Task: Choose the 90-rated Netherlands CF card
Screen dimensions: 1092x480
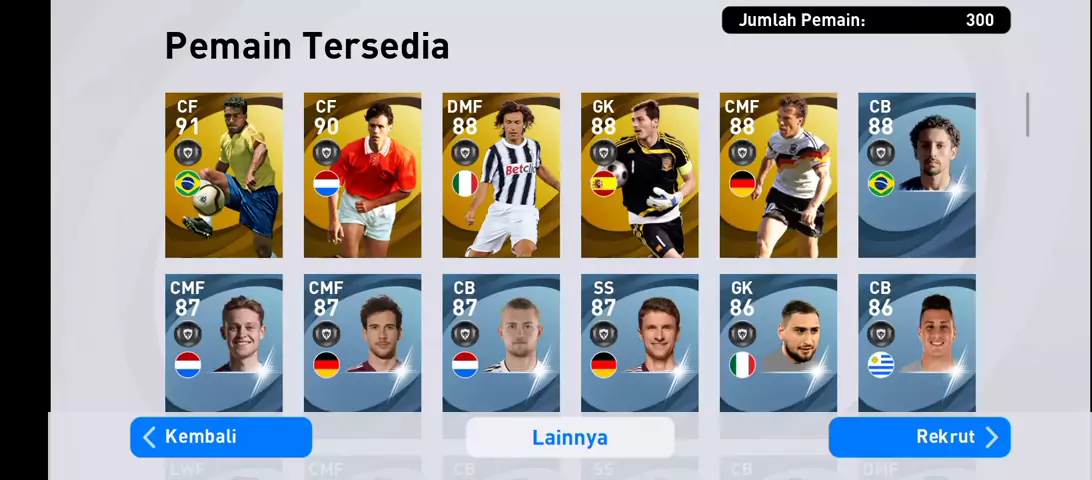Action: [x=362, y=175]
